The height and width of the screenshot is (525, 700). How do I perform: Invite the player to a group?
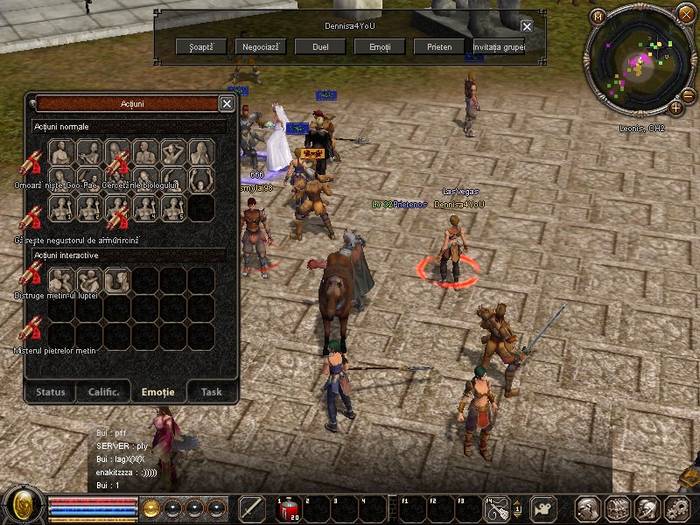point(498,46)
